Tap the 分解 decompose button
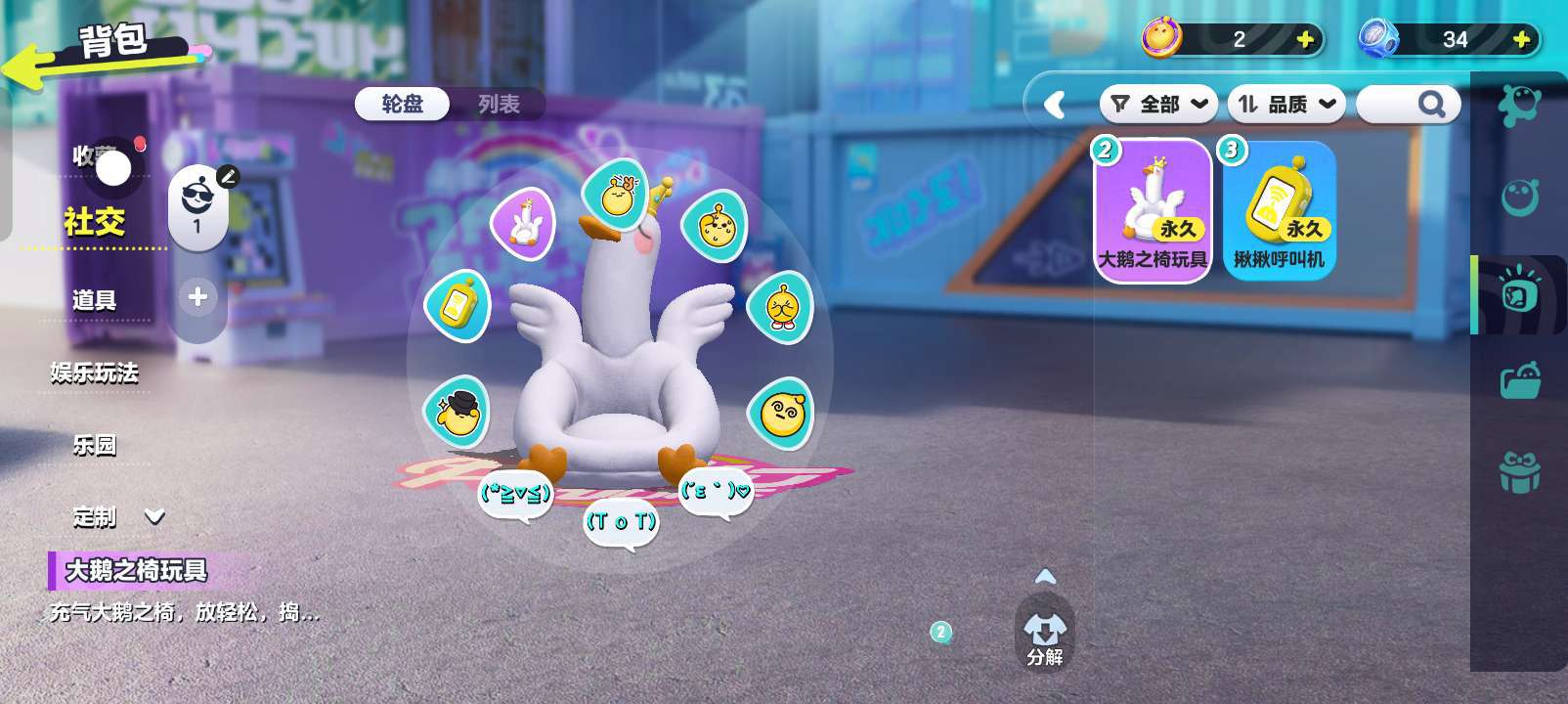1568x704 pixels. [x=1044, y=637]
